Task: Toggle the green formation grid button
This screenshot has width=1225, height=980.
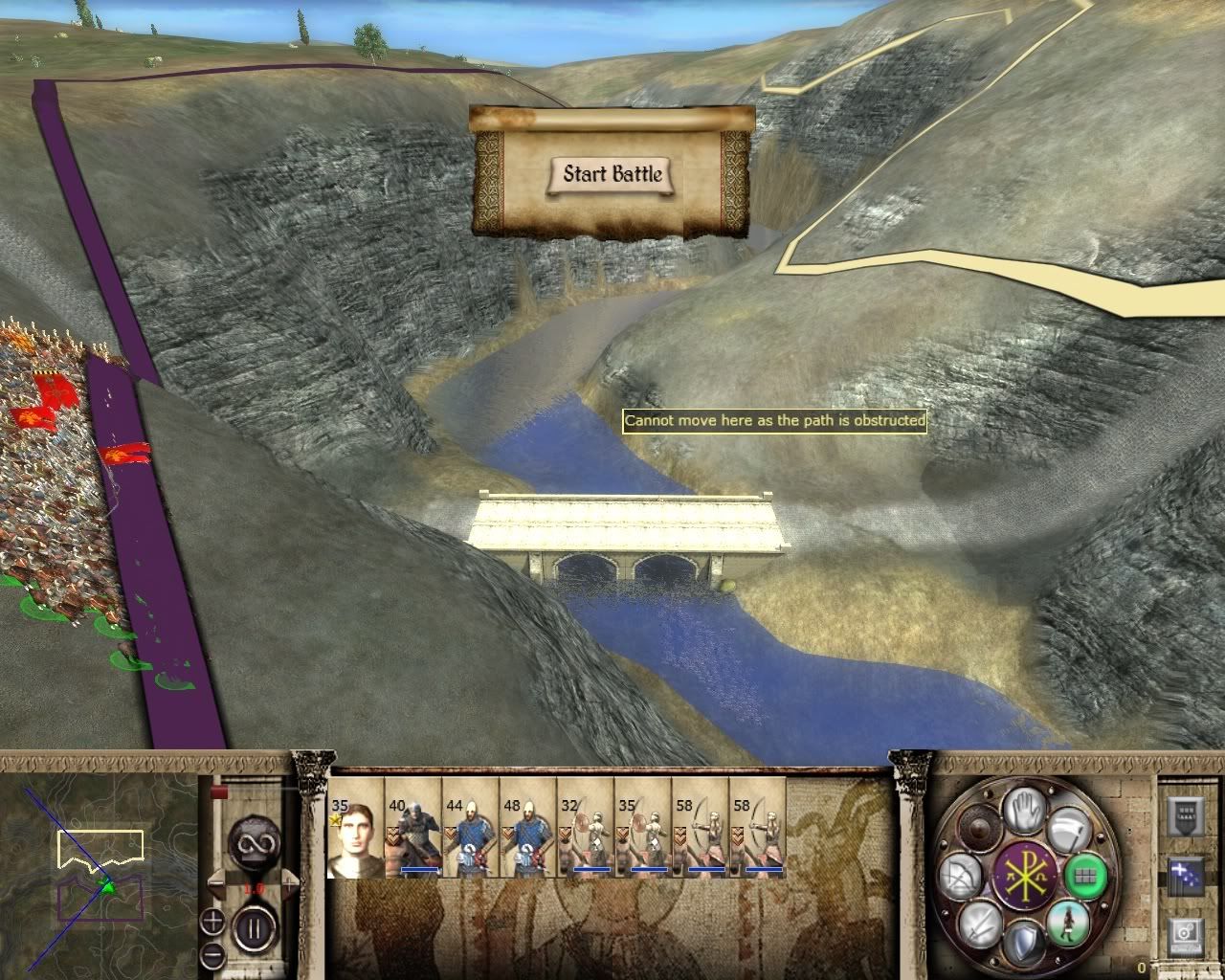Action: coord(1084,874)
